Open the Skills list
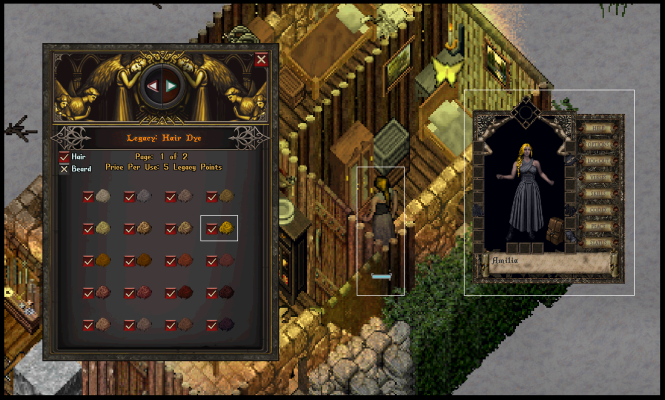This screenshot has height=400, width=665. [600, 193]
